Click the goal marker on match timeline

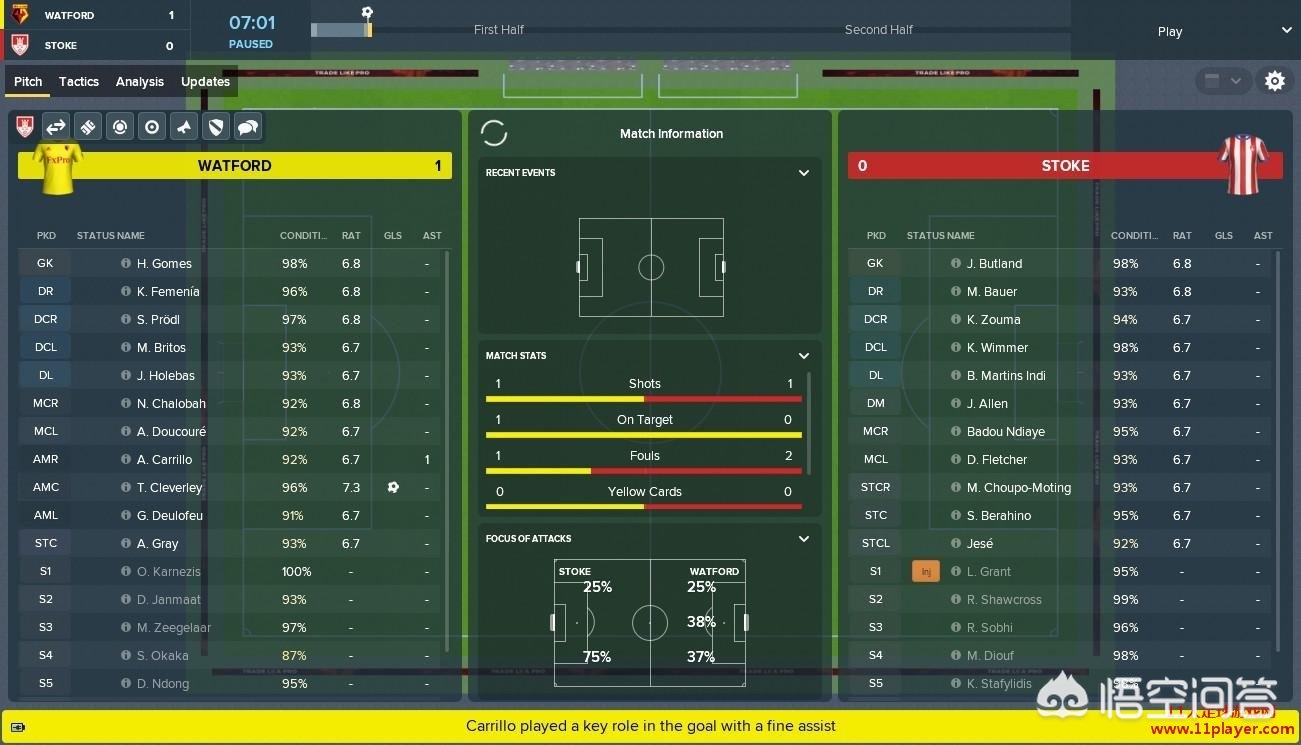point(367,14)
